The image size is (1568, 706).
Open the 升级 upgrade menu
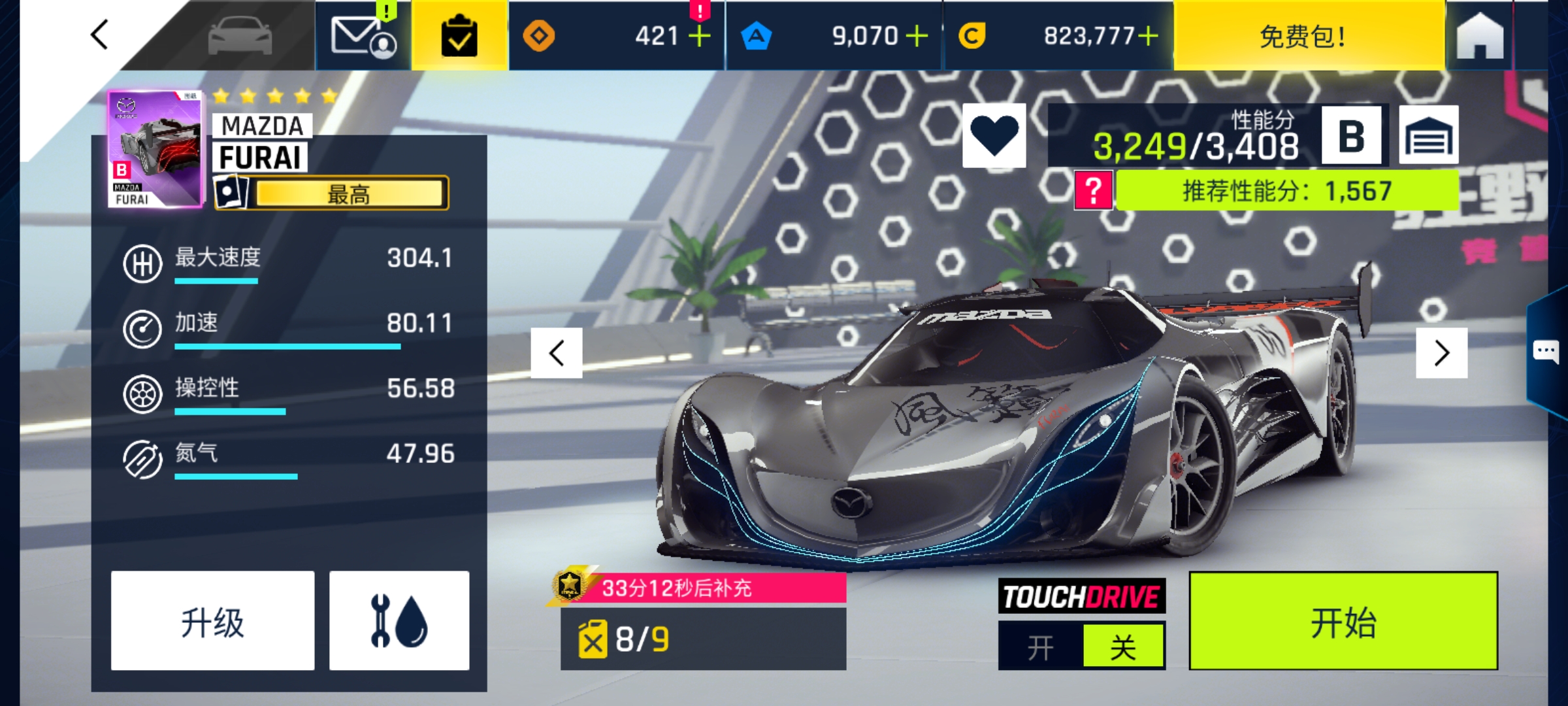[x=212, y=621]
